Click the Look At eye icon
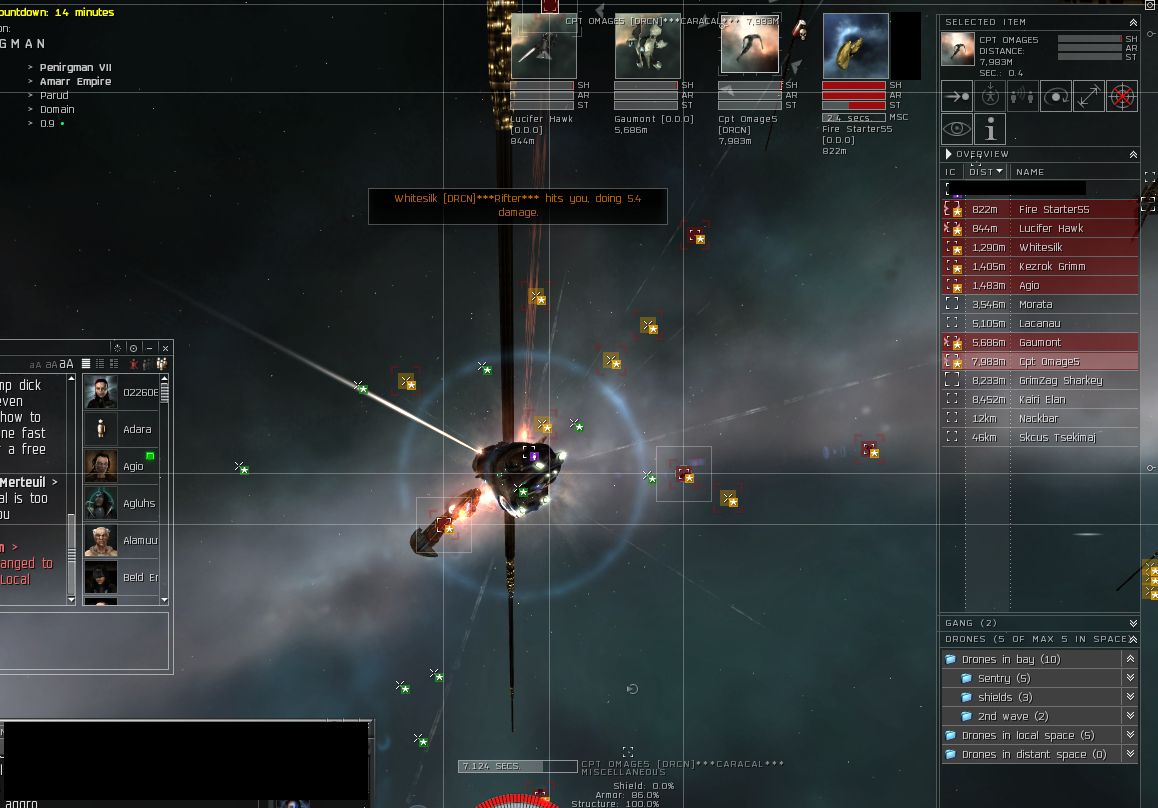This screenshot has width=1158, height=808. [957, 129]
